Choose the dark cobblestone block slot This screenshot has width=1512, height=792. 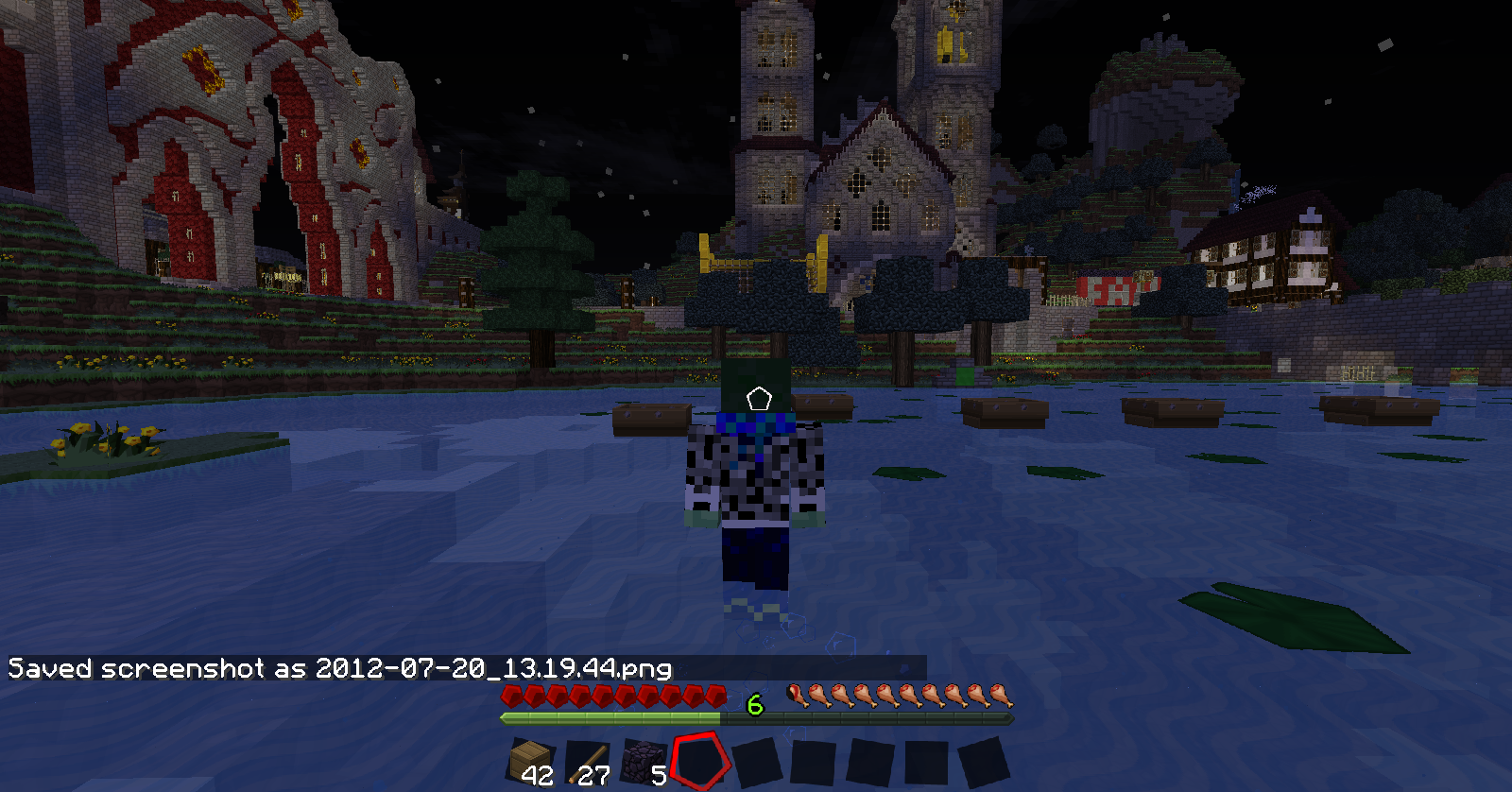click(644, 762)
